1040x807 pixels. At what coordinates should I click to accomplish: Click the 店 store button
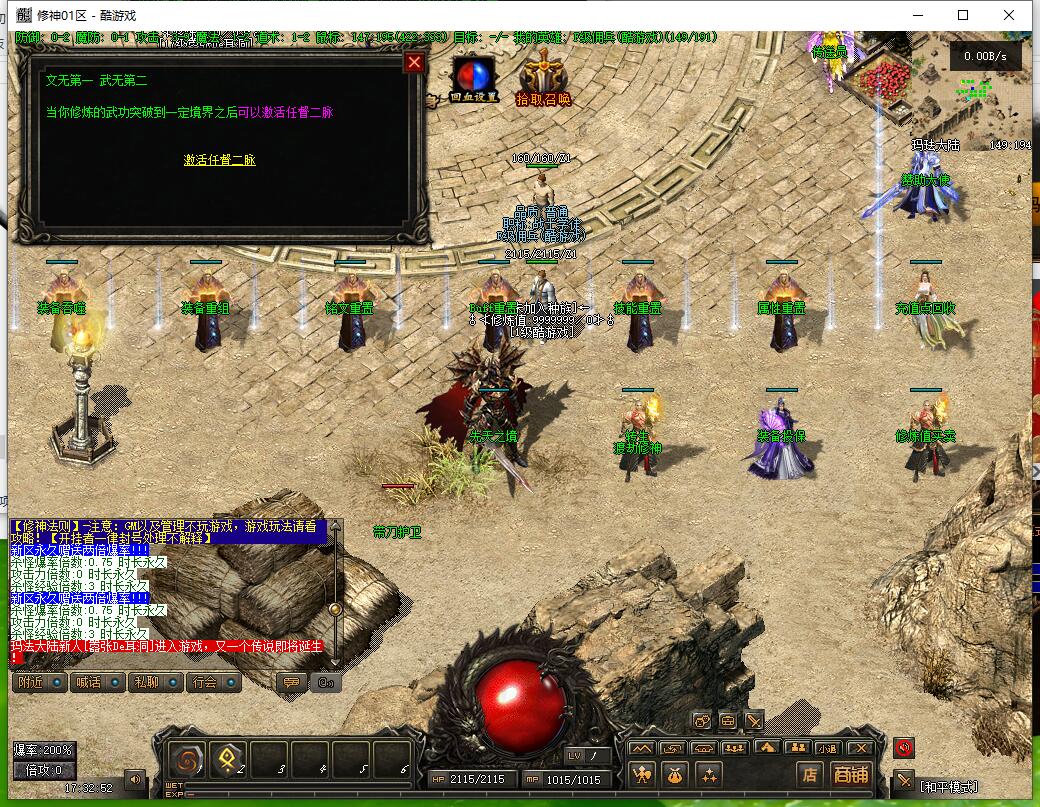(809, 774)
